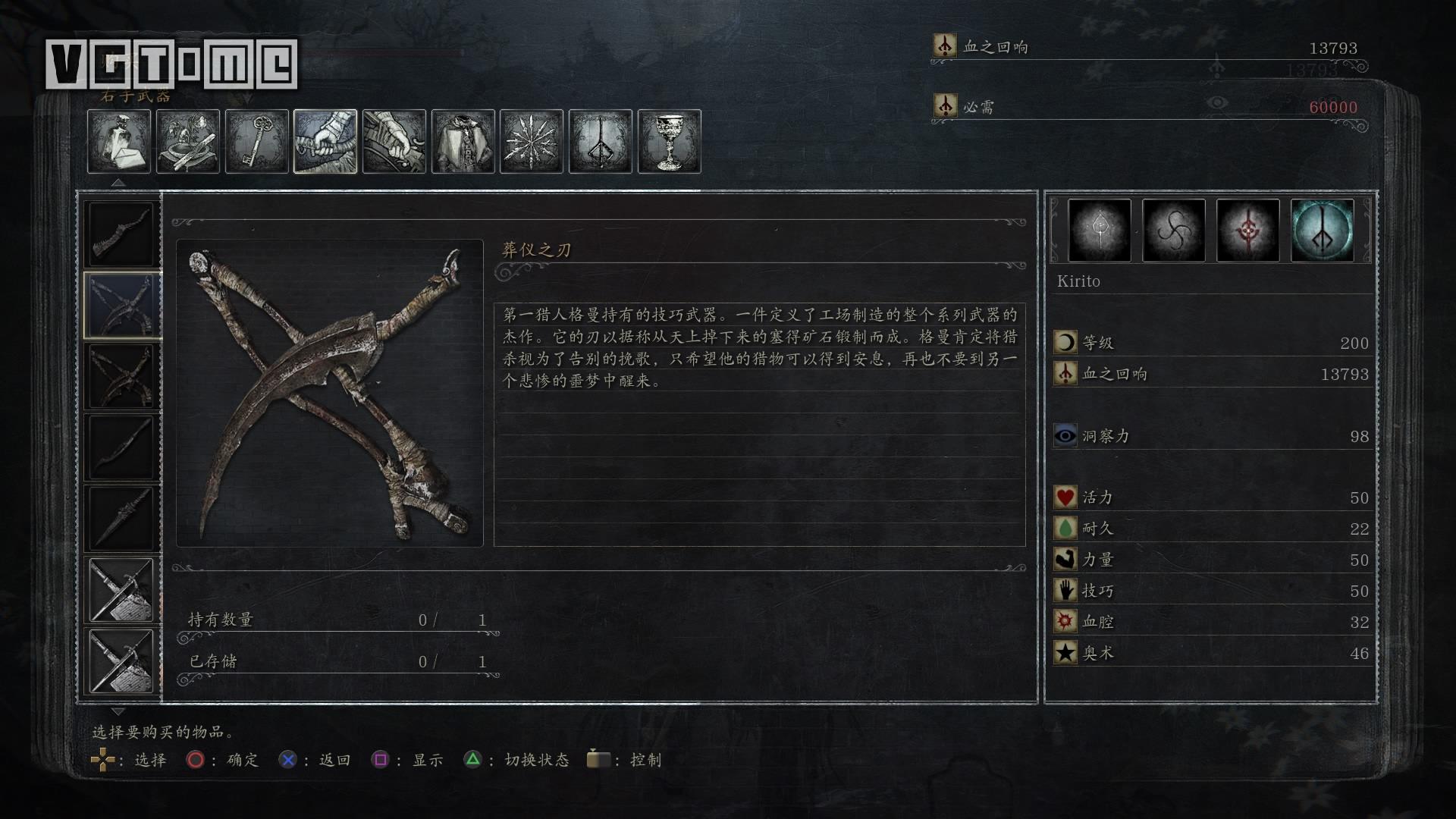Select the red blood rune icon
1456x819 pixels.
click(x=1247, y=231)
